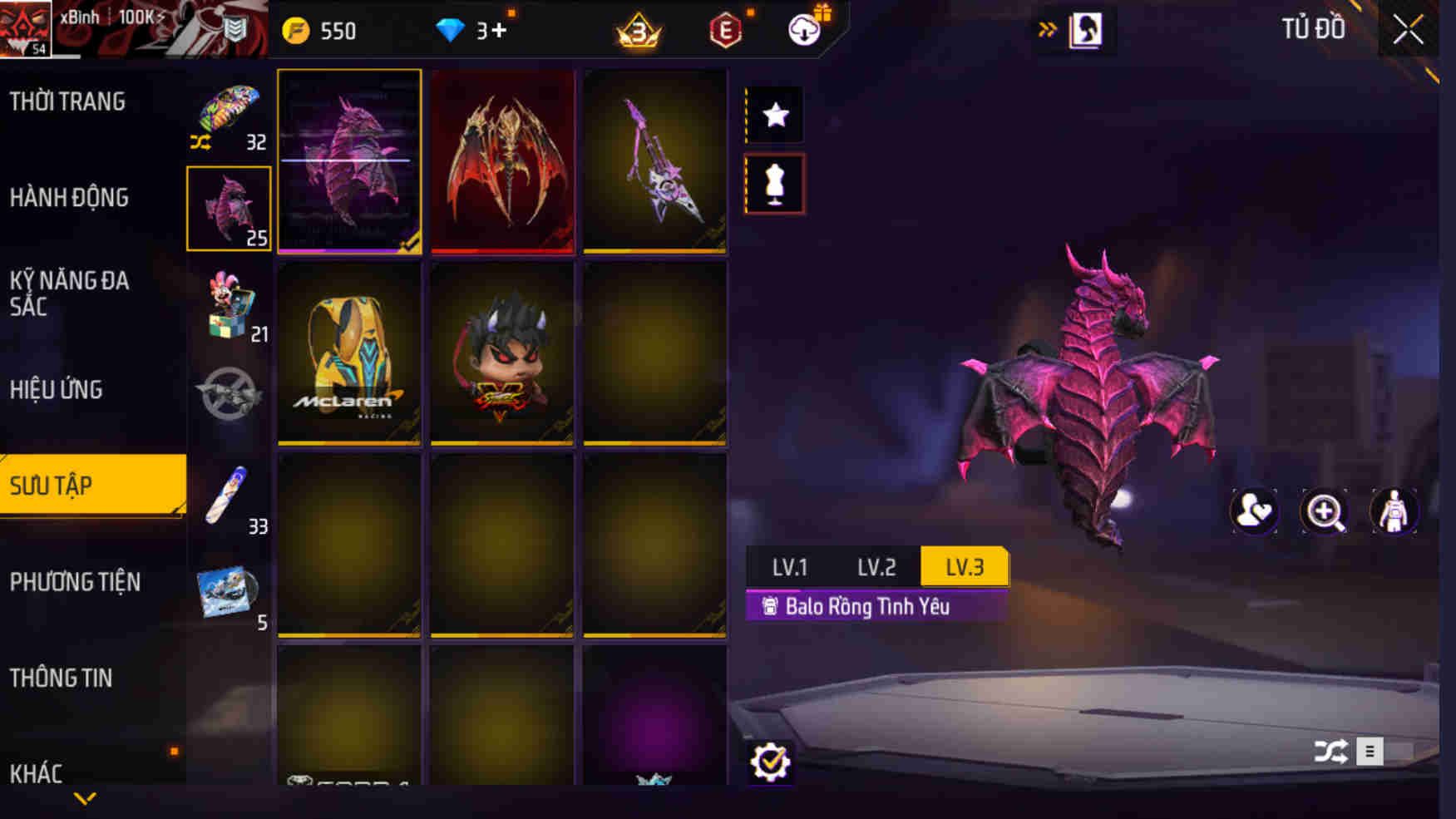Screen dimensions: 1456x819
Task: Pick the Street Fighter chibi backpack
Action: (502, 353)
